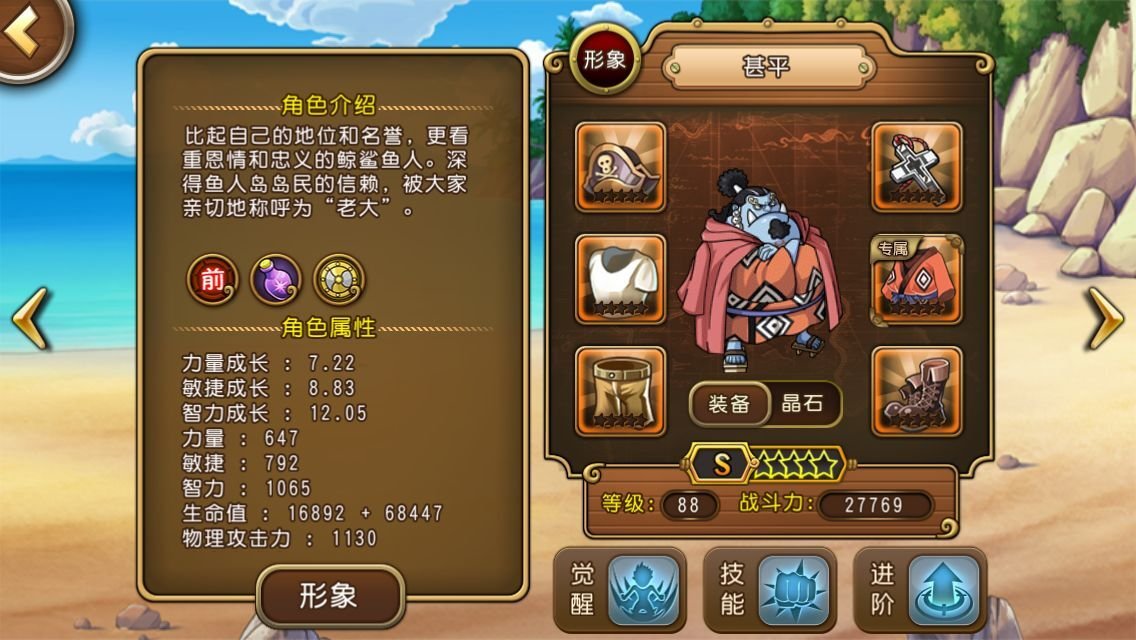This screenshot has width=1136, height=640.
Task: Open the 进阶 advancement menu
Action: point(919,590)
